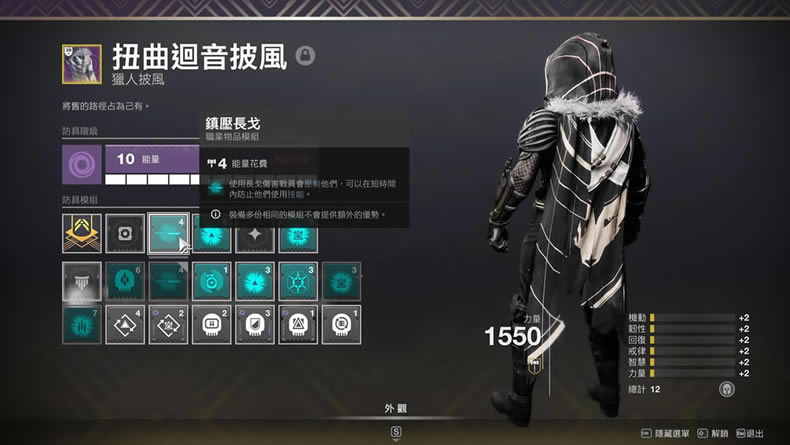Choose the grey four-point star mod slot
This screenshot has height=445, width=790.
click(255, 234)
